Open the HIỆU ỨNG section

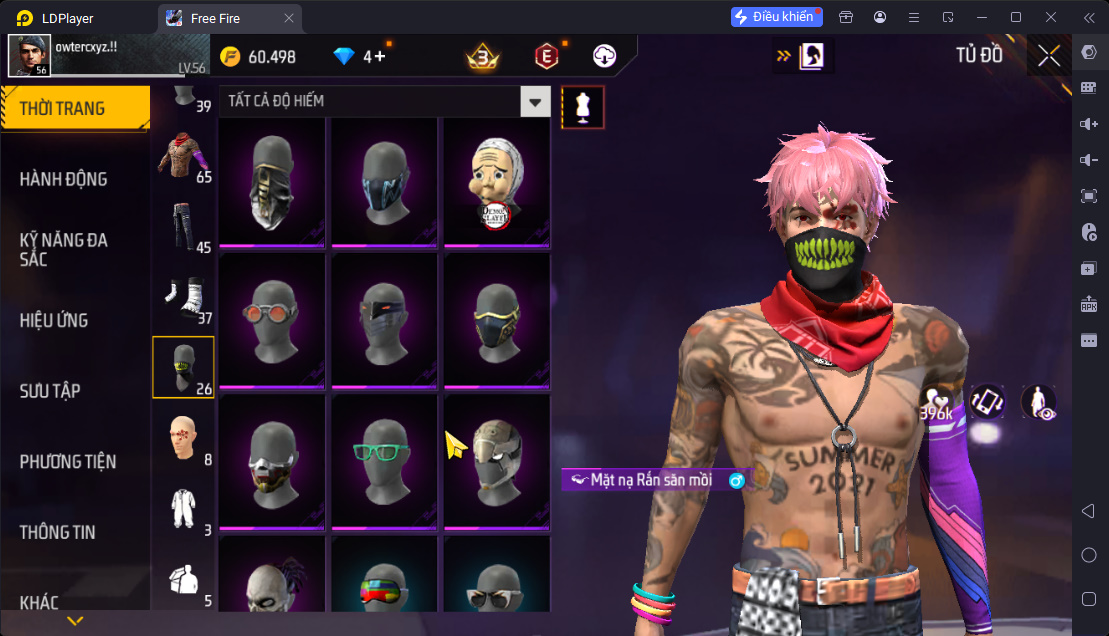point(54,320)
